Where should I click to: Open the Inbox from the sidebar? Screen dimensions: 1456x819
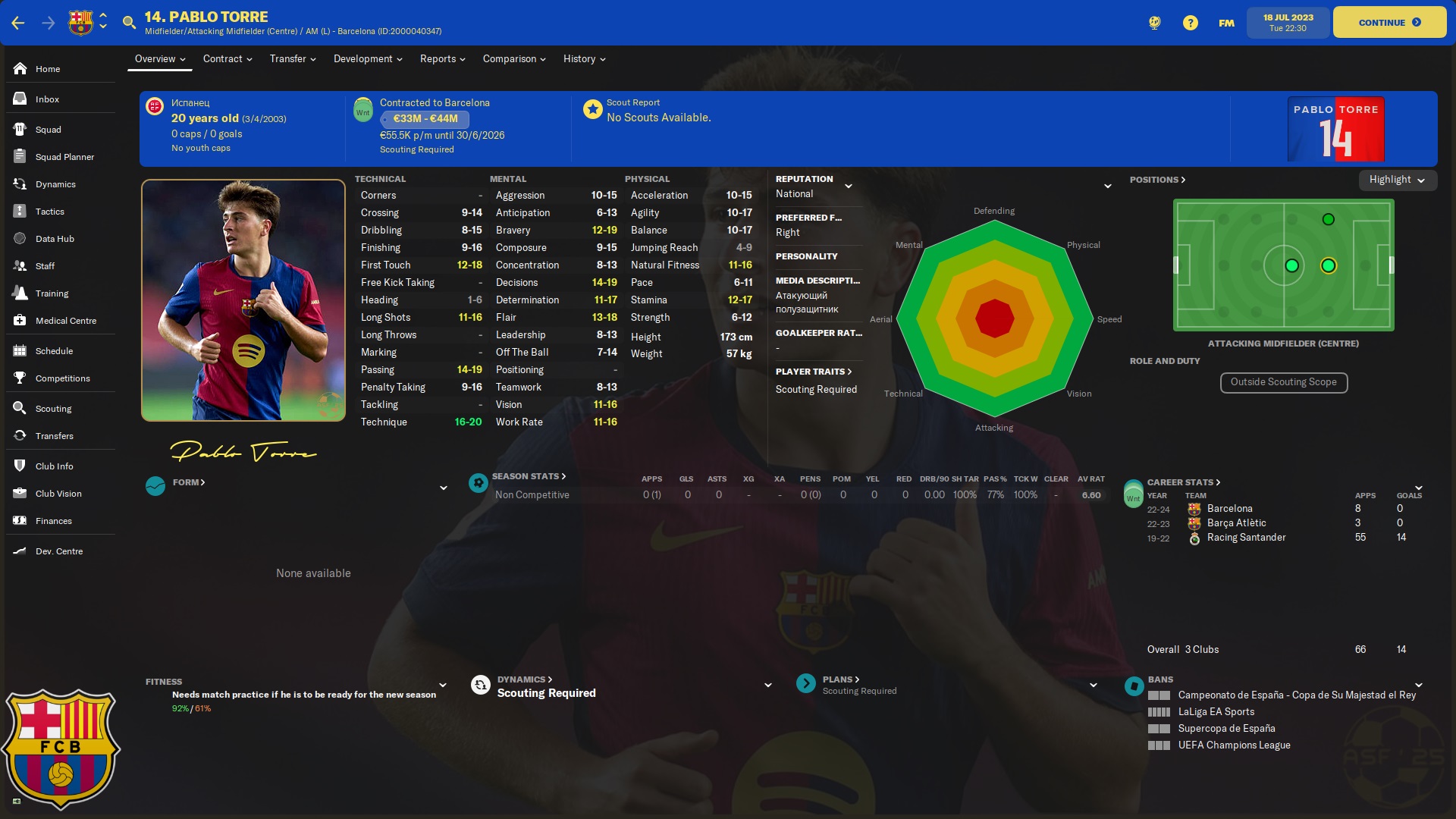pyautogui.click(x=47, y=99)
